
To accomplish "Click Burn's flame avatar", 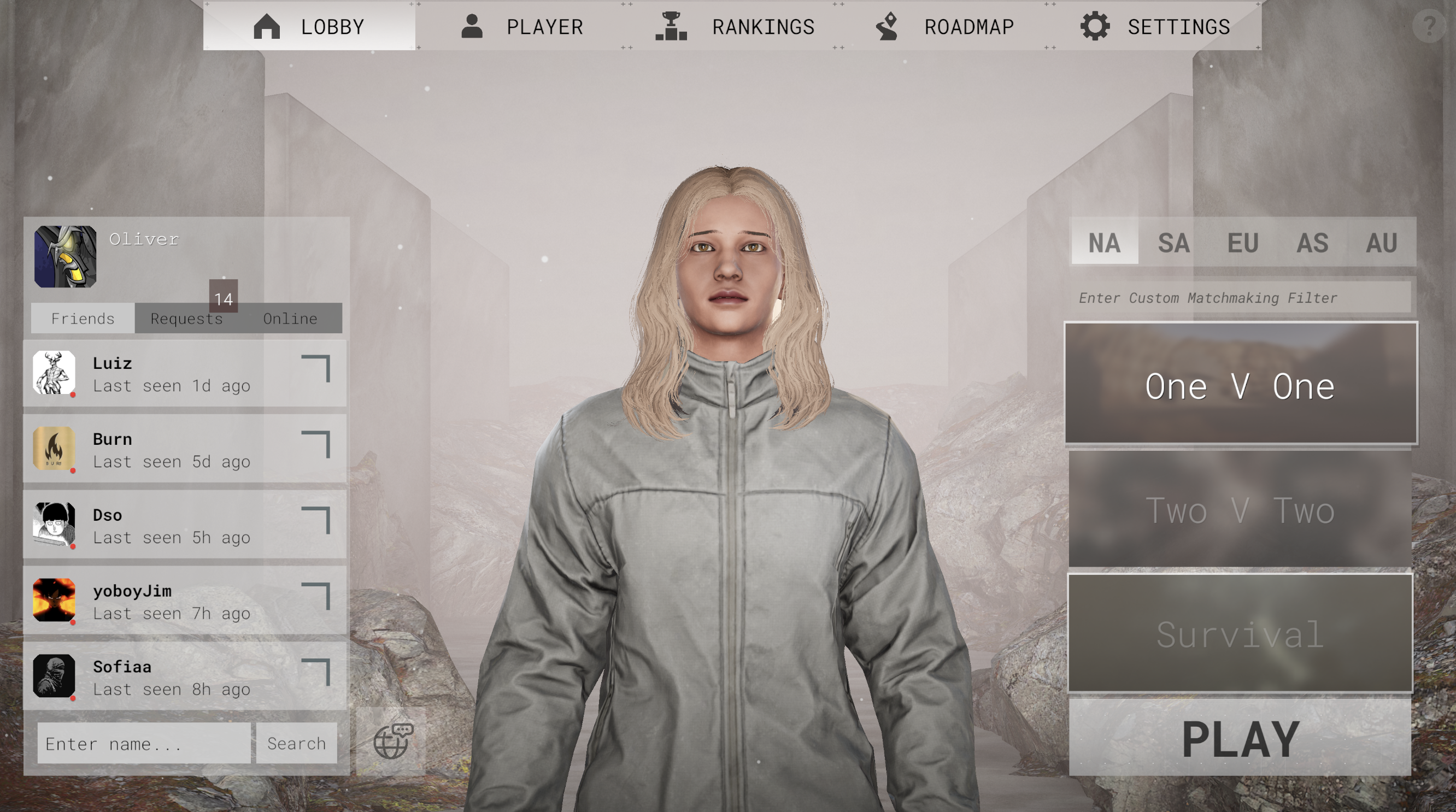I will pyautogui.click(x=54, y=449).
